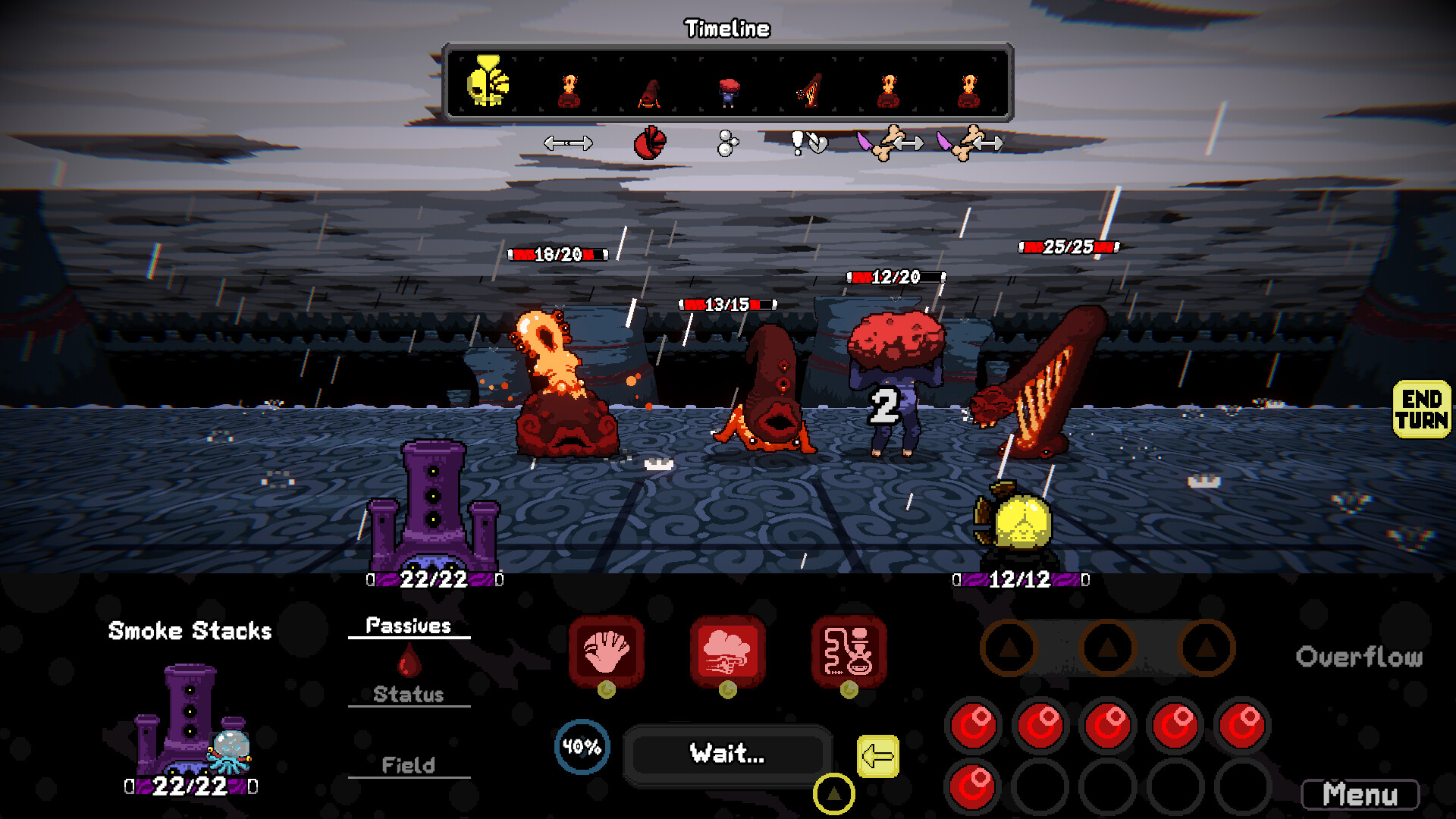Open the Field tab
Viewport: 1456px width, 819px height.
coord(409,765)
